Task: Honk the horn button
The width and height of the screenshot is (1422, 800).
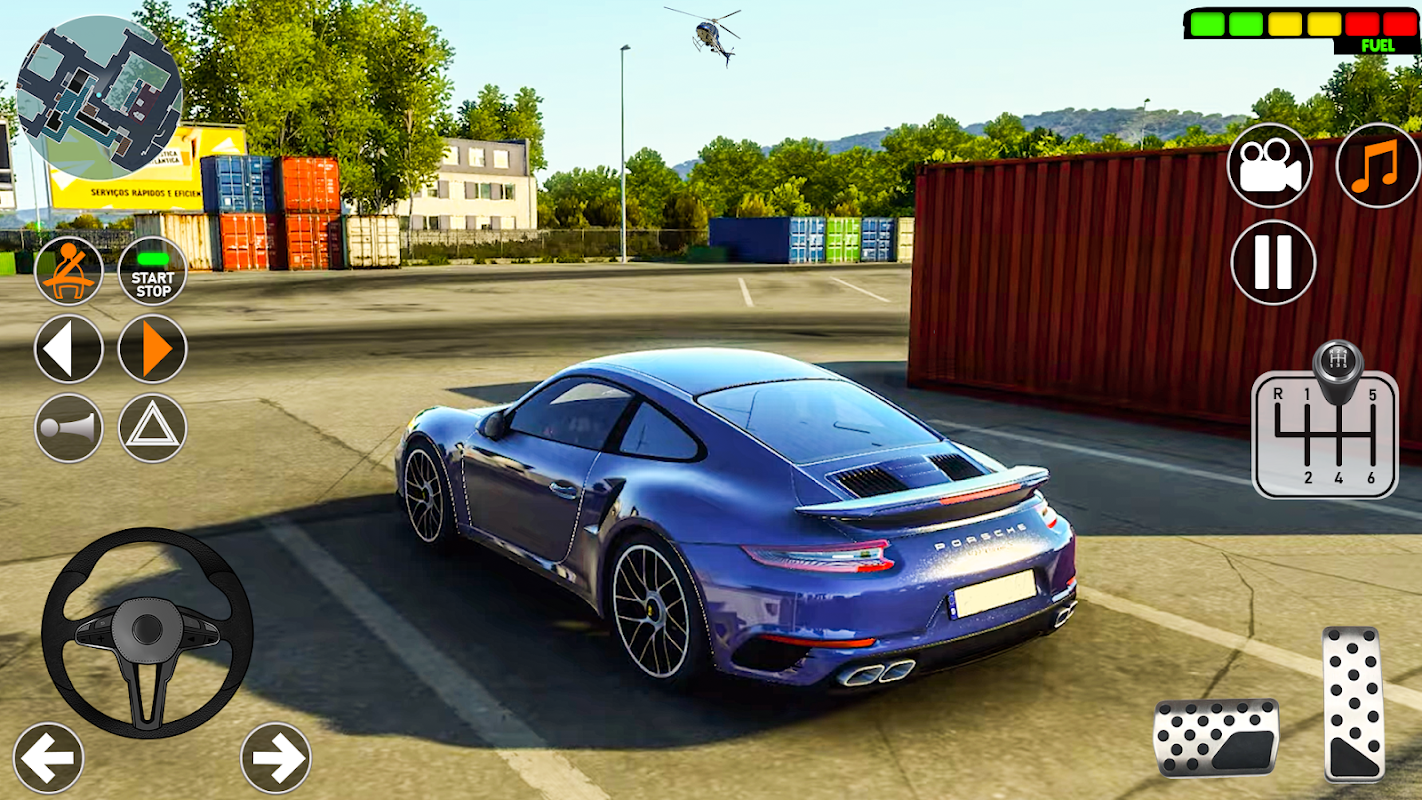Action: click(x=69, y=428)
